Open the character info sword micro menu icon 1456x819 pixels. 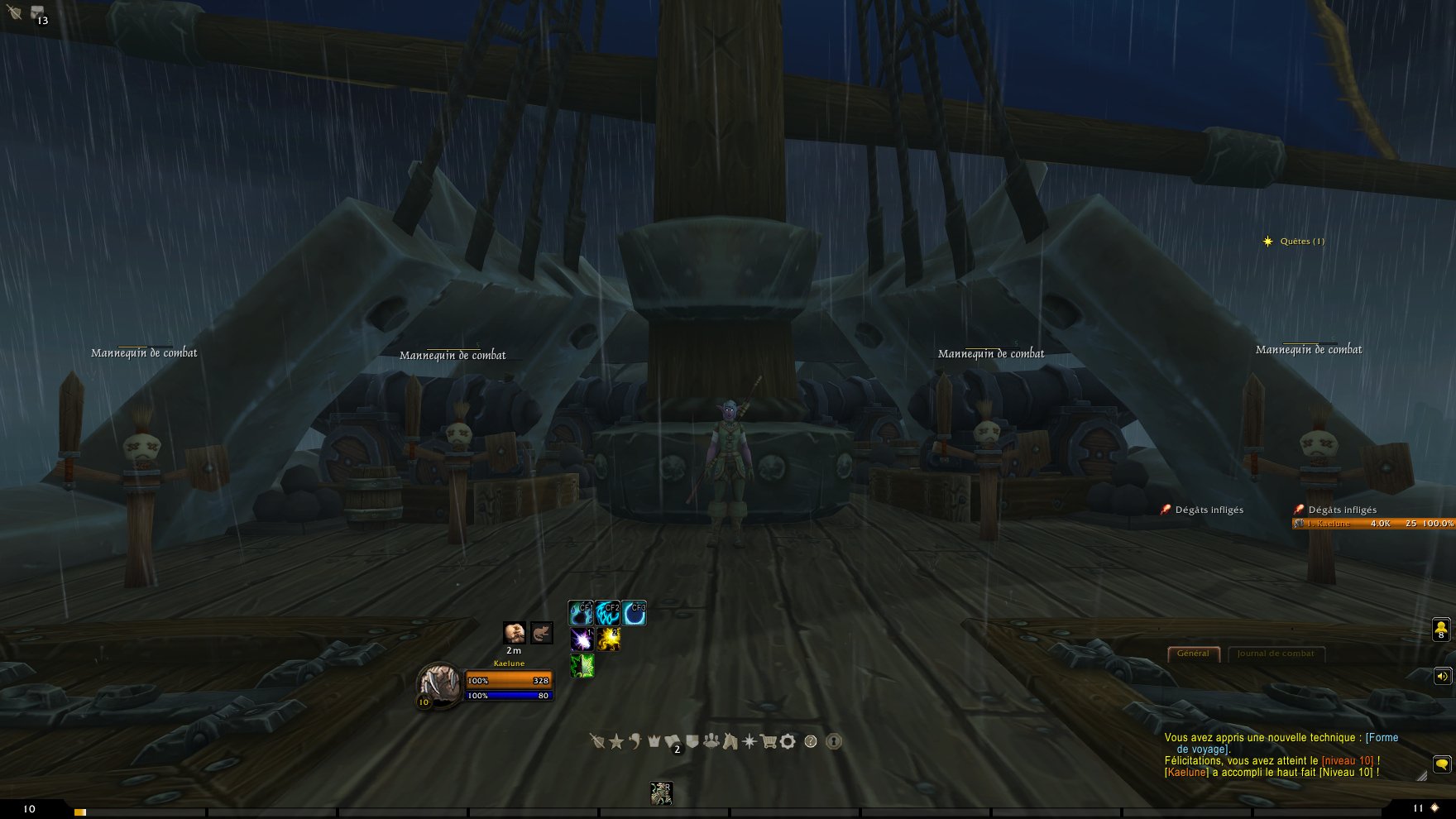point(597,742)
